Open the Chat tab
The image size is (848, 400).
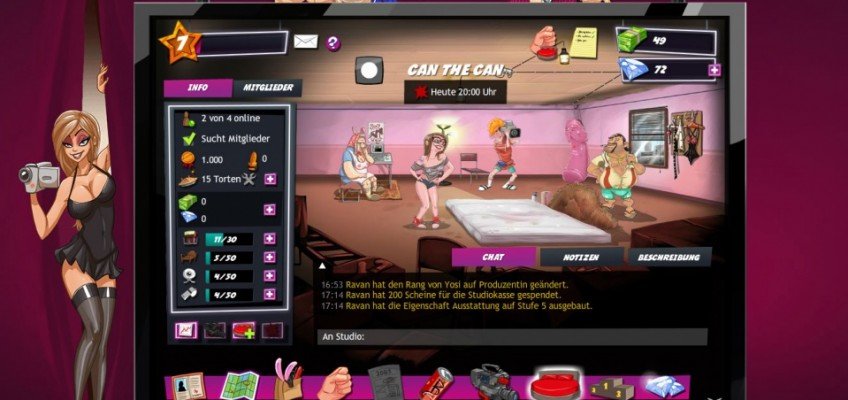[x=492, y=257]
